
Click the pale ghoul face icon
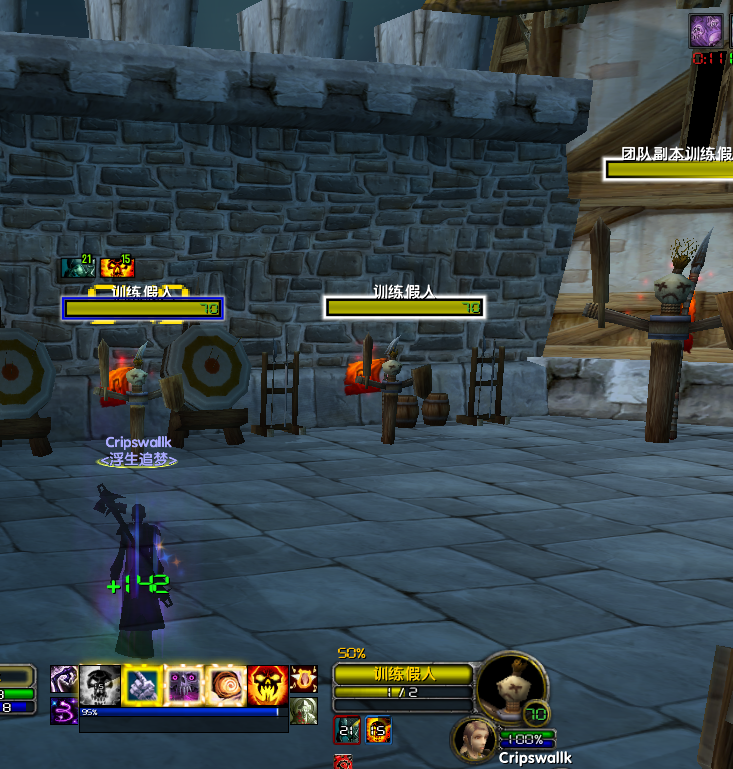(x=303, y=711)
